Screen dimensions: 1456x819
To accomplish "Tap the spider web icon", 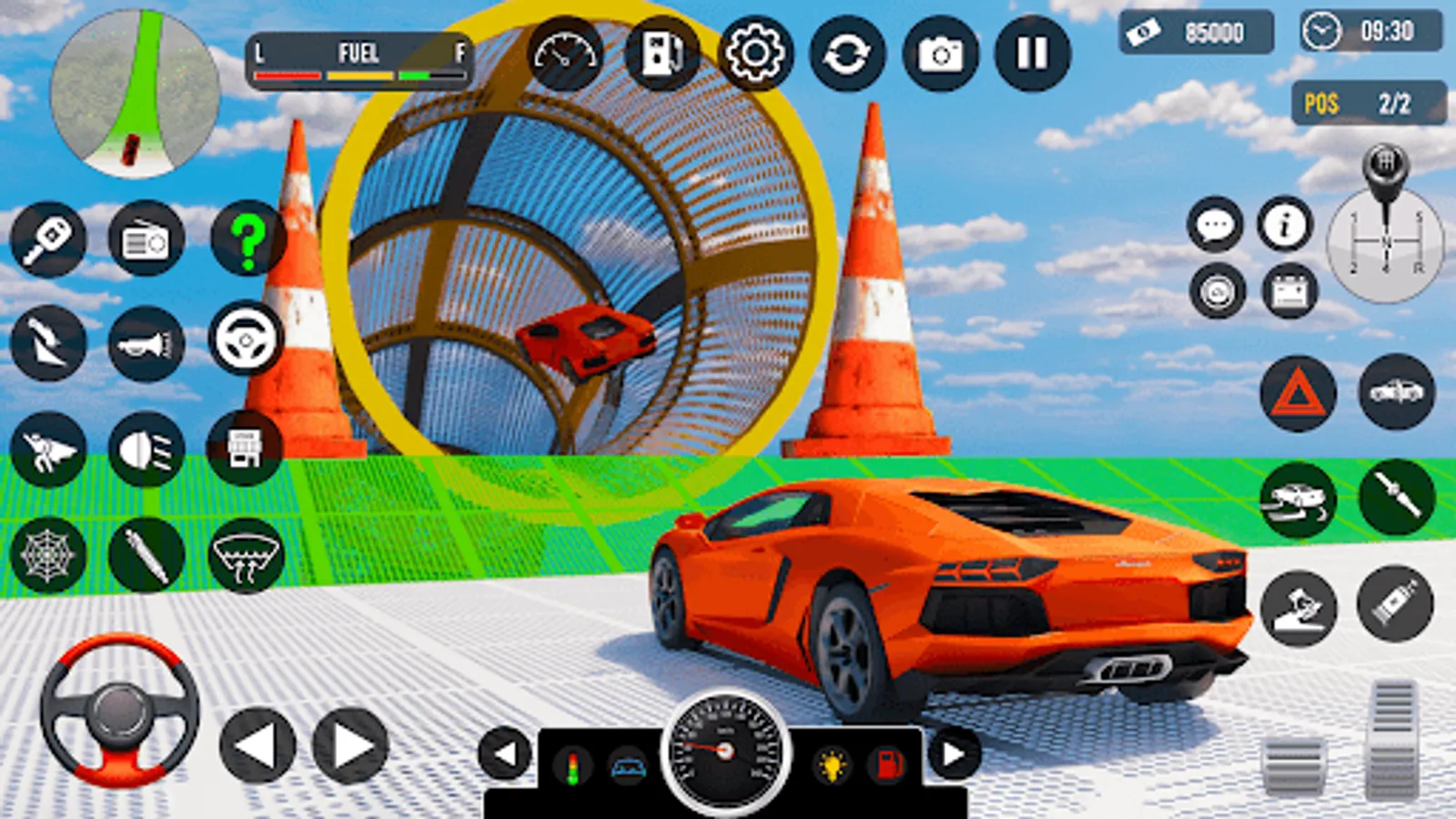I will click(x=48, y=555).
